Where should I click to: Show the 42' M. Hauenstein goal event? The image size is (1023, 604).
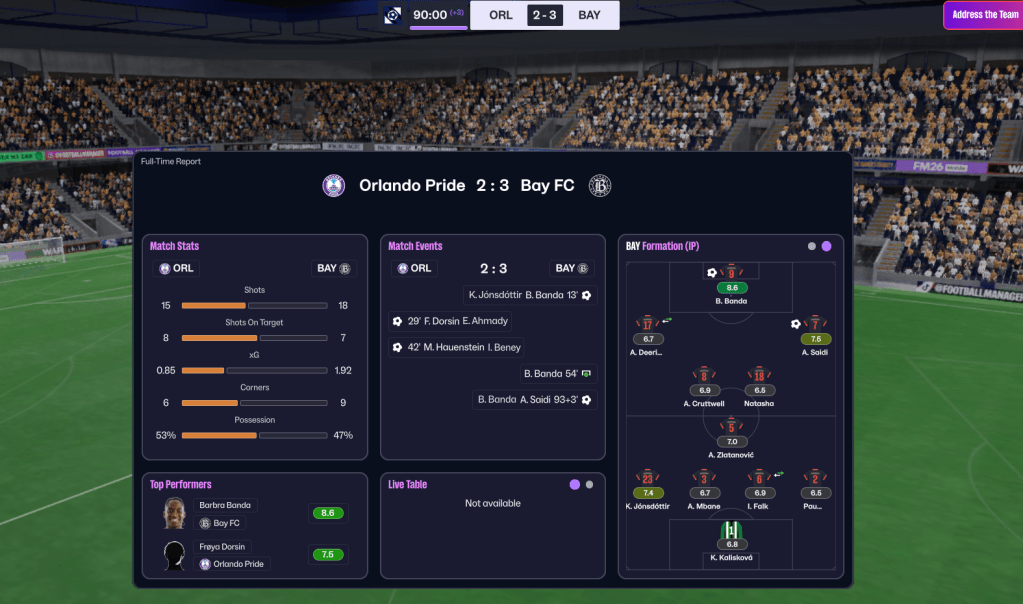coord(456,347)
